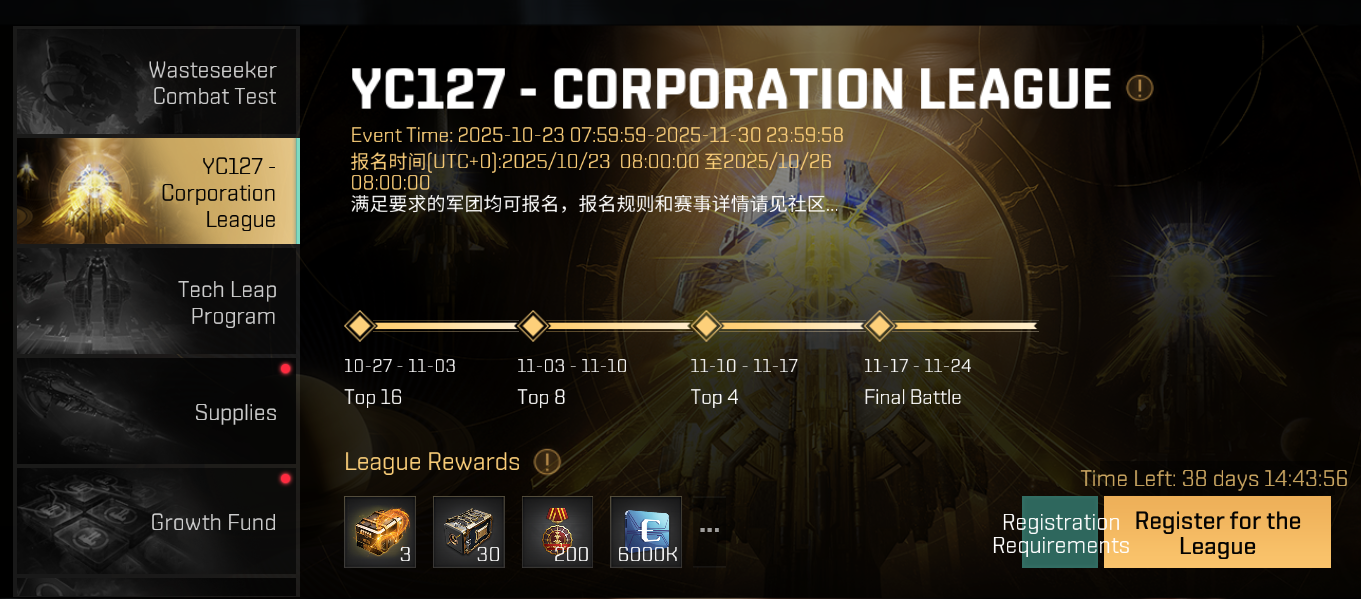
Task: Expand more rewards with the ellipsis button
Action: 710,530
